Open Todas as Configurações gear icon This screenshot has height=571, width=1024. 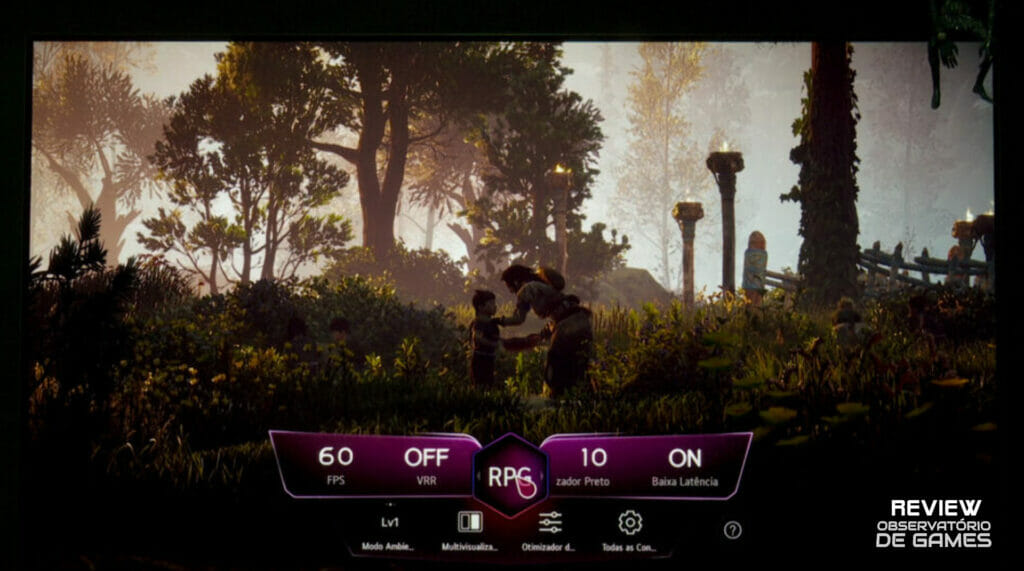point(630,530)
